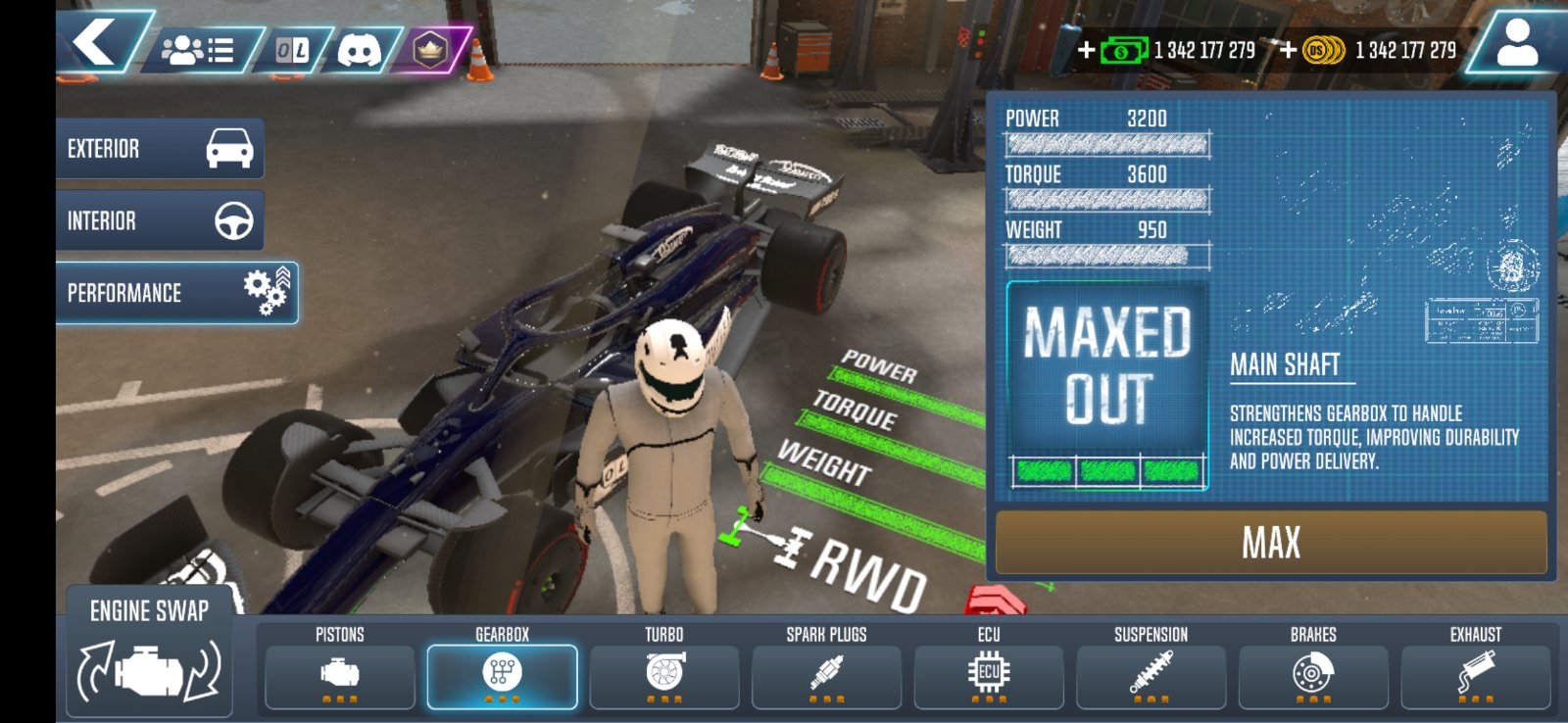Screen dimensions: 1568x723
Task: Open the player profile
Action: click(x=1516, y=45)
